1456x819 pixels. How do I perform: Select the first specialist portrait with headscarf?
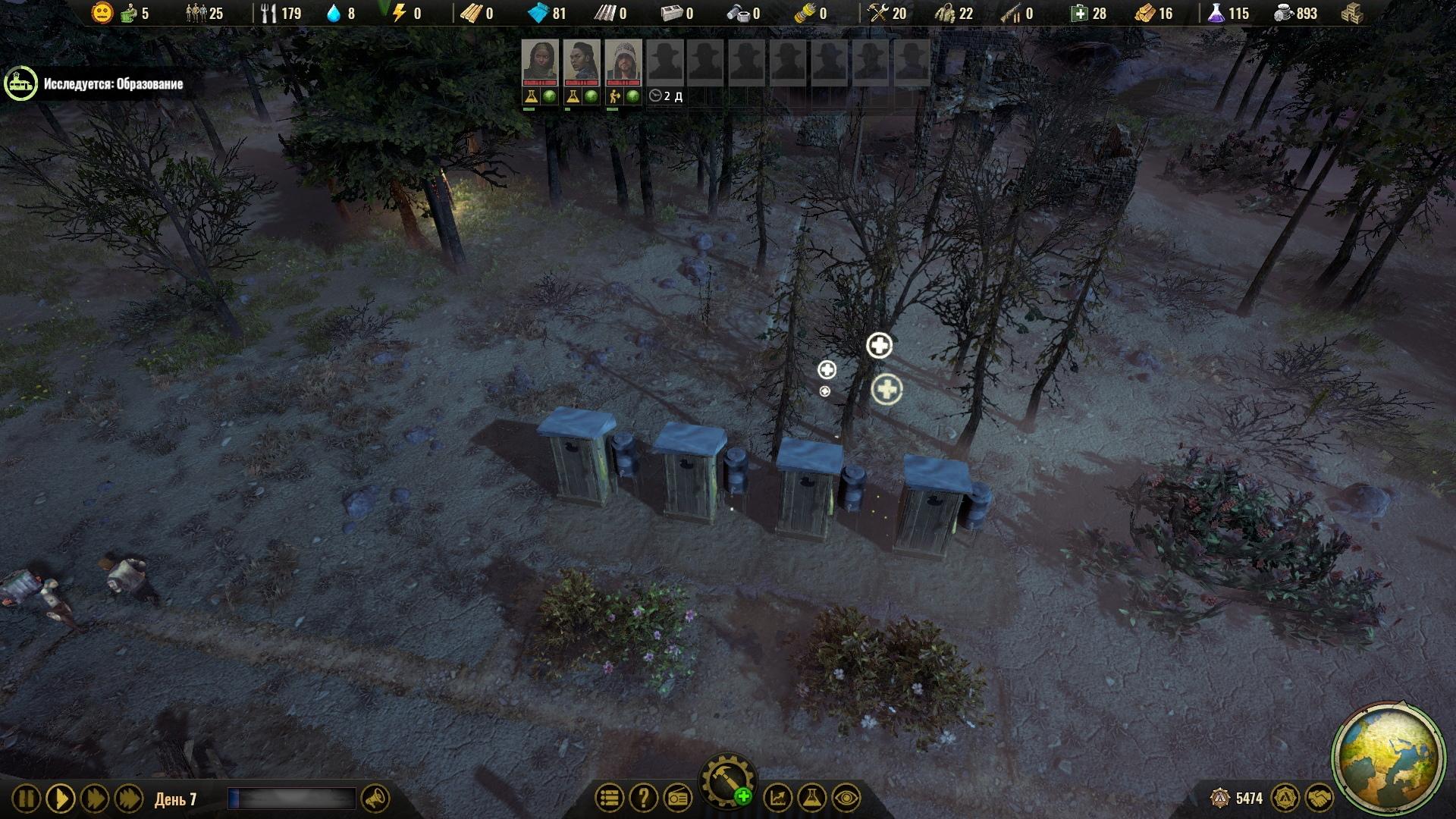click(x=540, y=61)
